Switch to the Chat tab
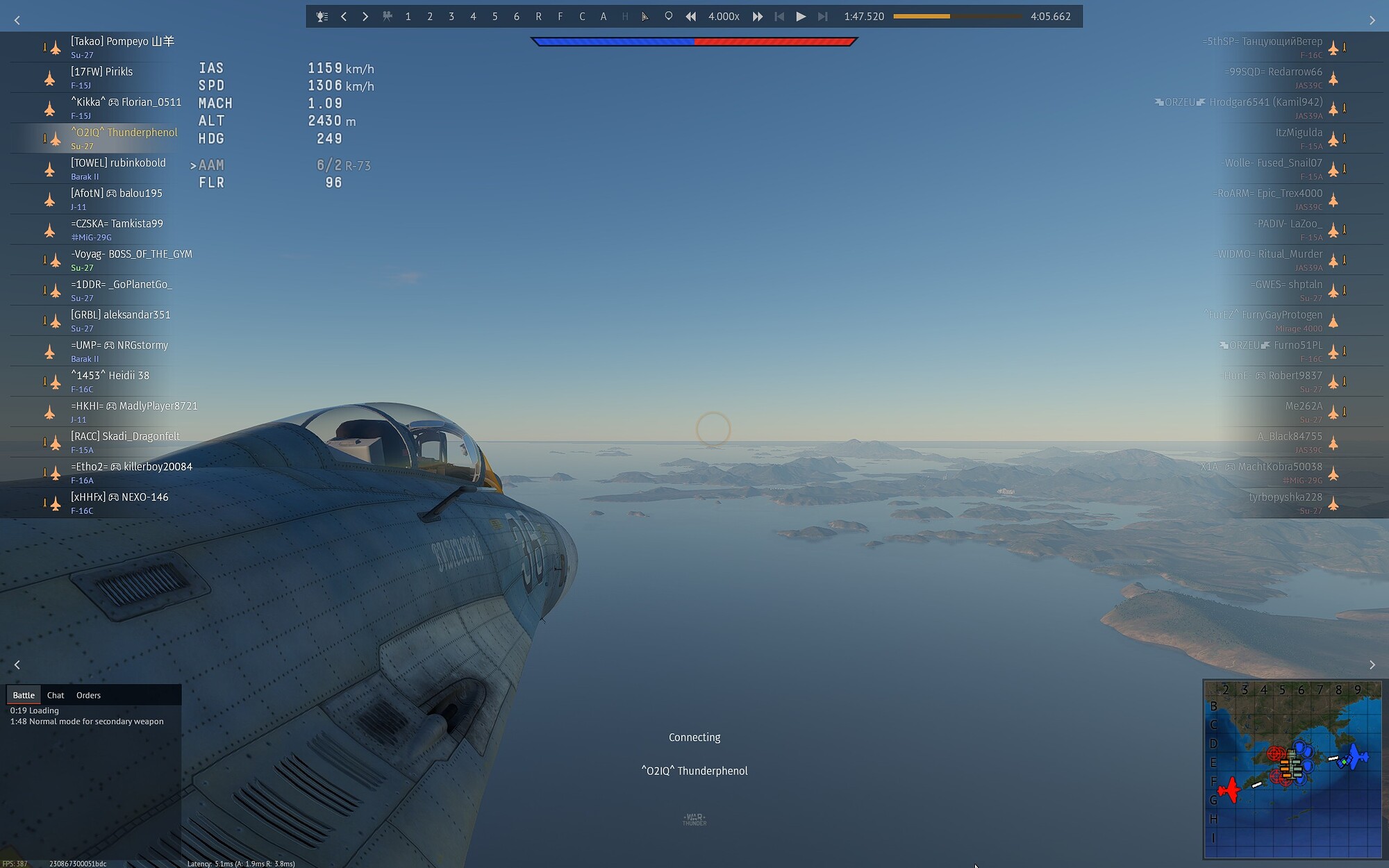Image resolution: width=1389 pixels, height=868 pixels. coord(55,694)
